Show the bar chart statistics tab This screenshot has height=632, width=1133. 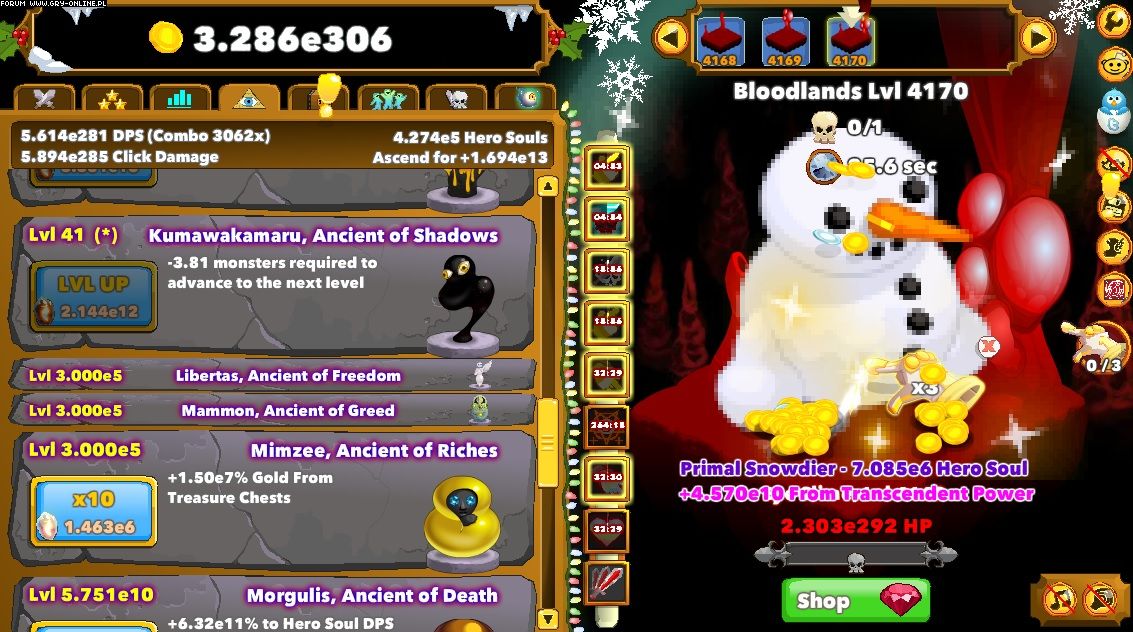pos(180,99)
